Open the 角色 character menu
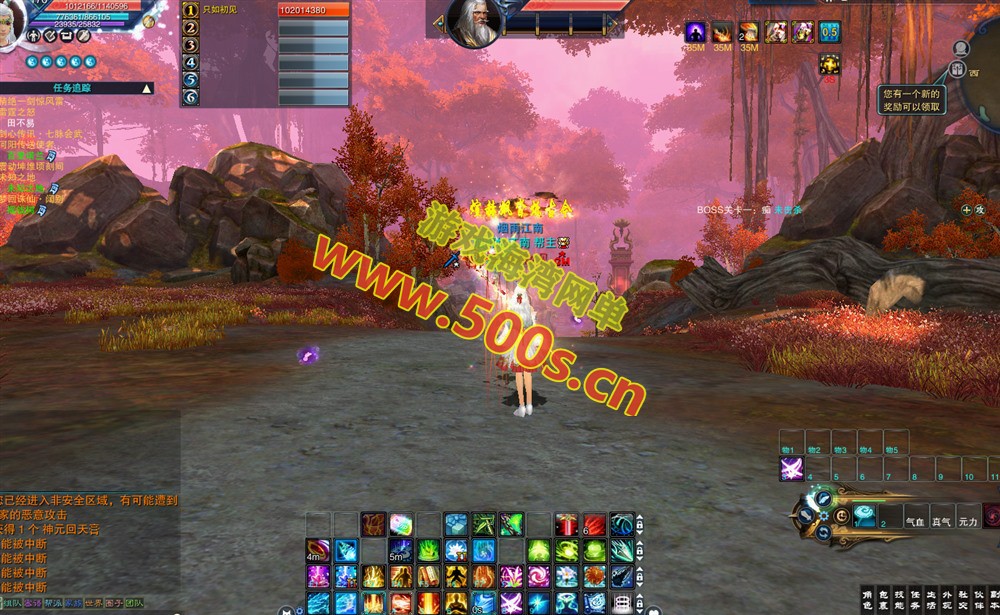Image resolution: width=1000 pixels, height=615 pixels. [x=866, y=598]
